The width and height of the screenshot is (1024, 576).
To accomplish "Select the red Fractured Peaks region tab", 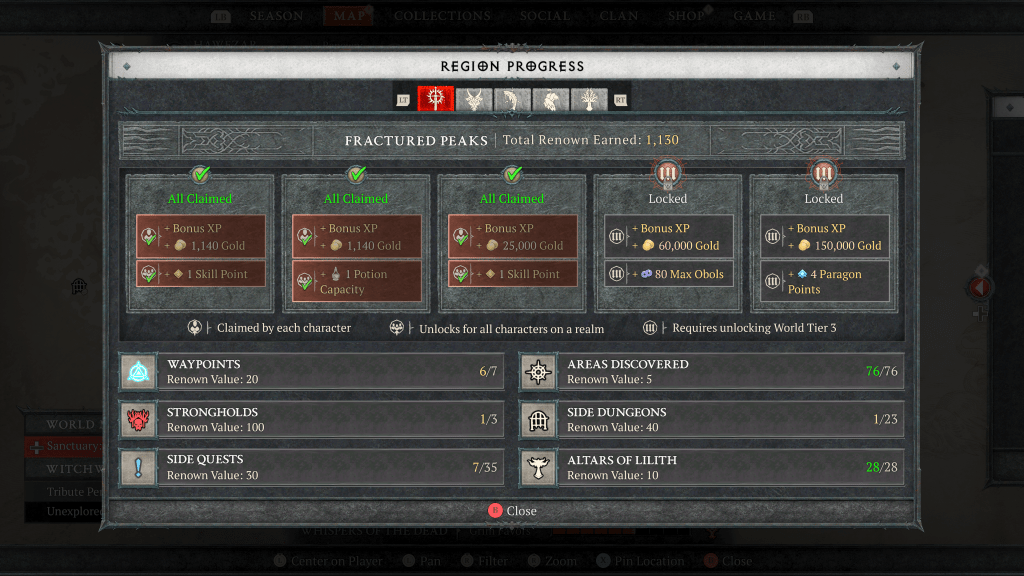I will (x=436, y=99).
